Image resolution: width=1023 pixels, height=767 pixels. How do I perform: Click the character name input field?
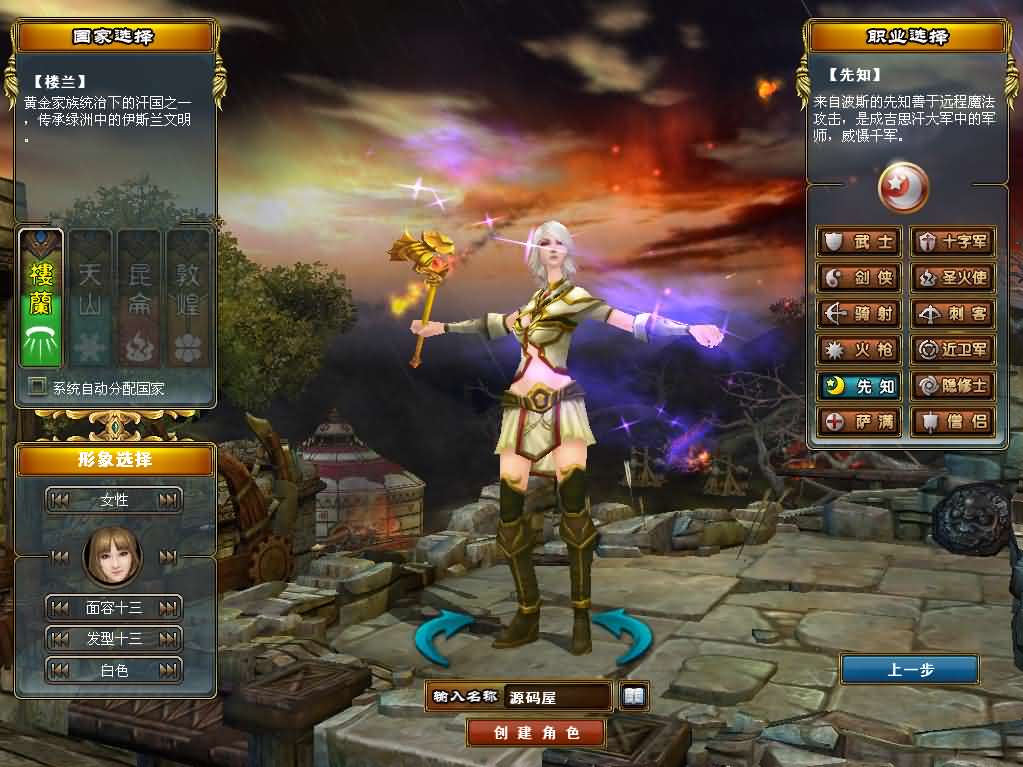557,697
